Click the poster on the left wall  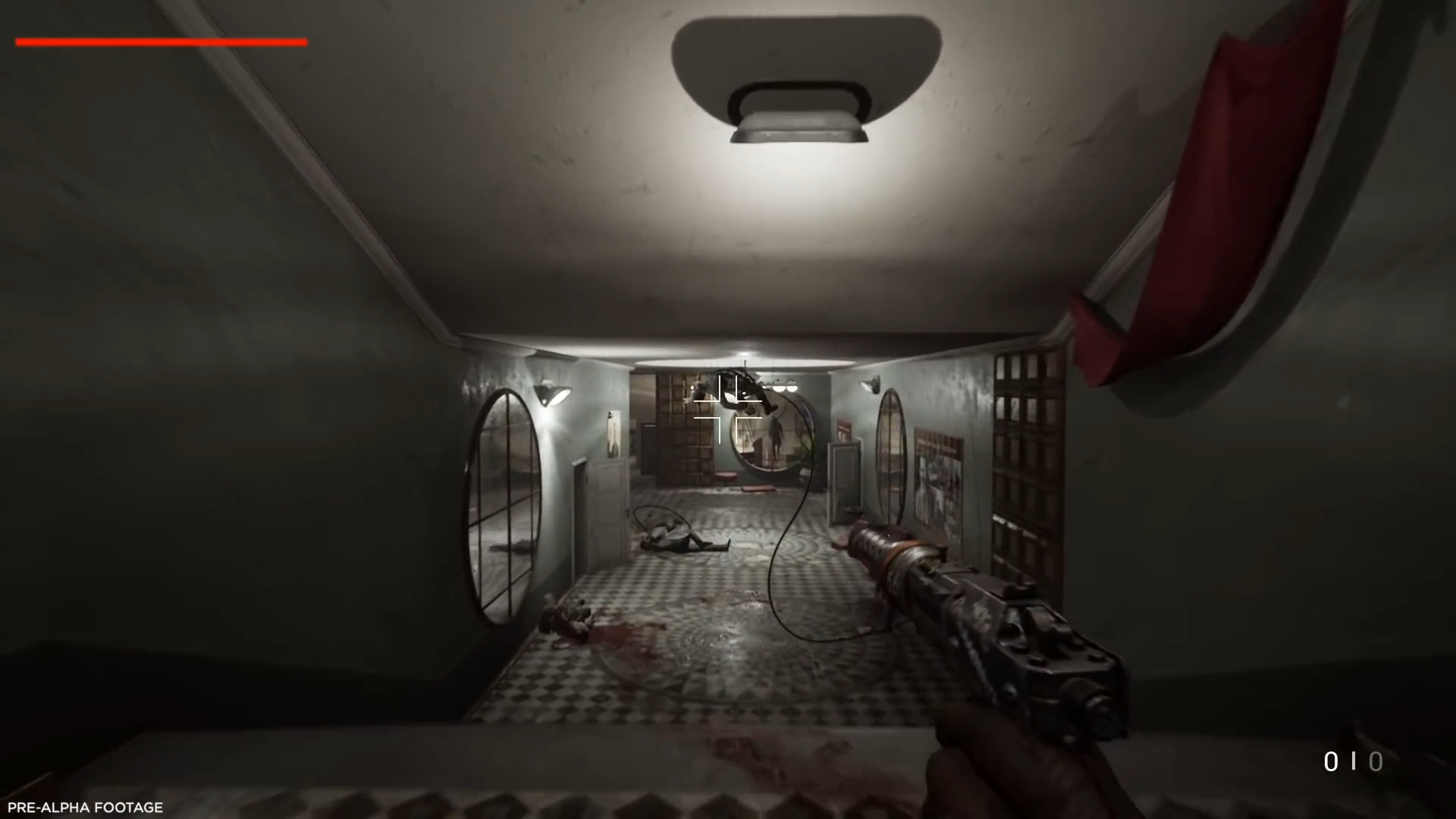coord(614,432)
